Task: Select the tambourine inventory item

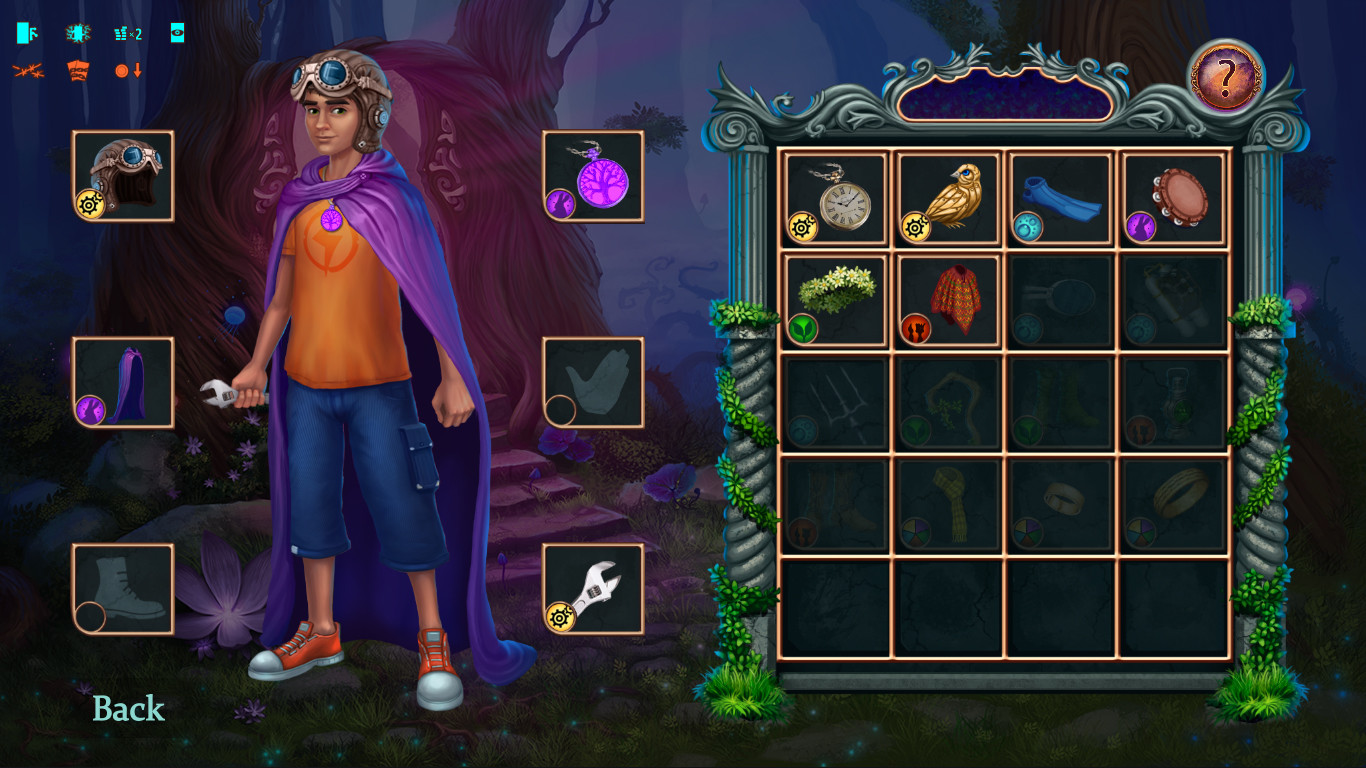Action: pos(1174,198)
